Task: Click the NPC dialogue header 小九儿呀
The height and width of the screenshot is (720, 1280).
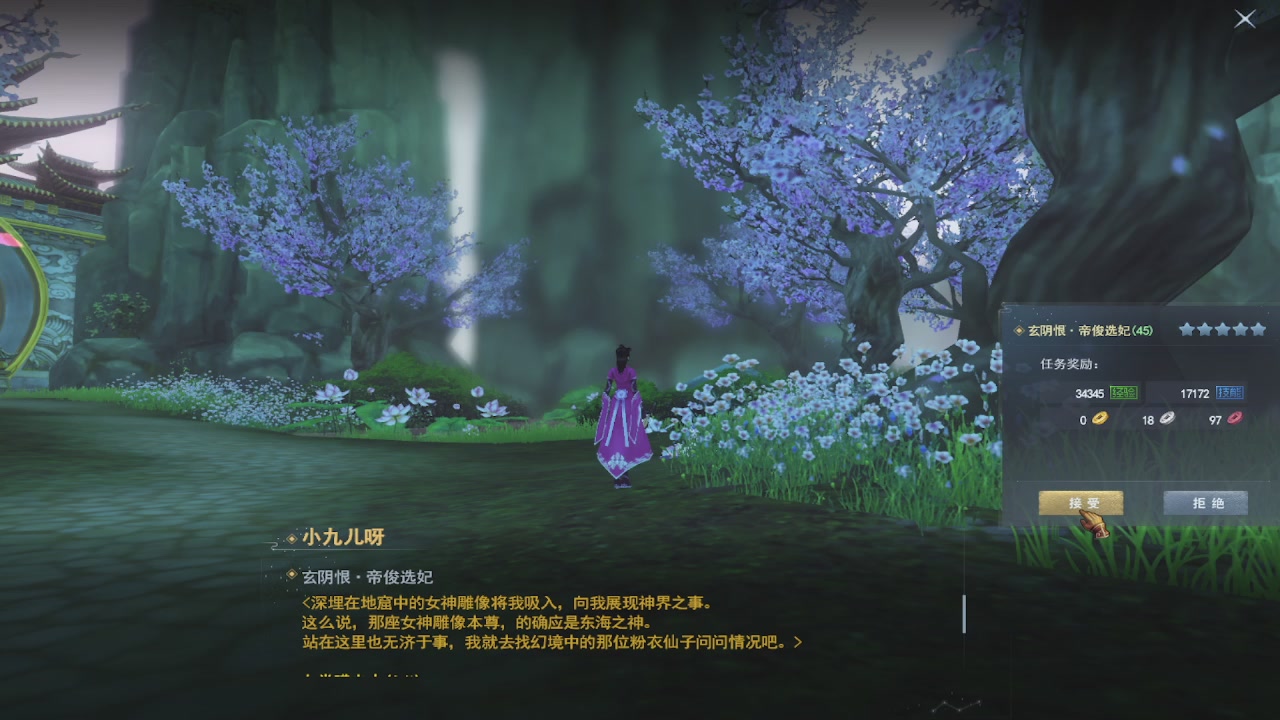Action: coord(344,535)
